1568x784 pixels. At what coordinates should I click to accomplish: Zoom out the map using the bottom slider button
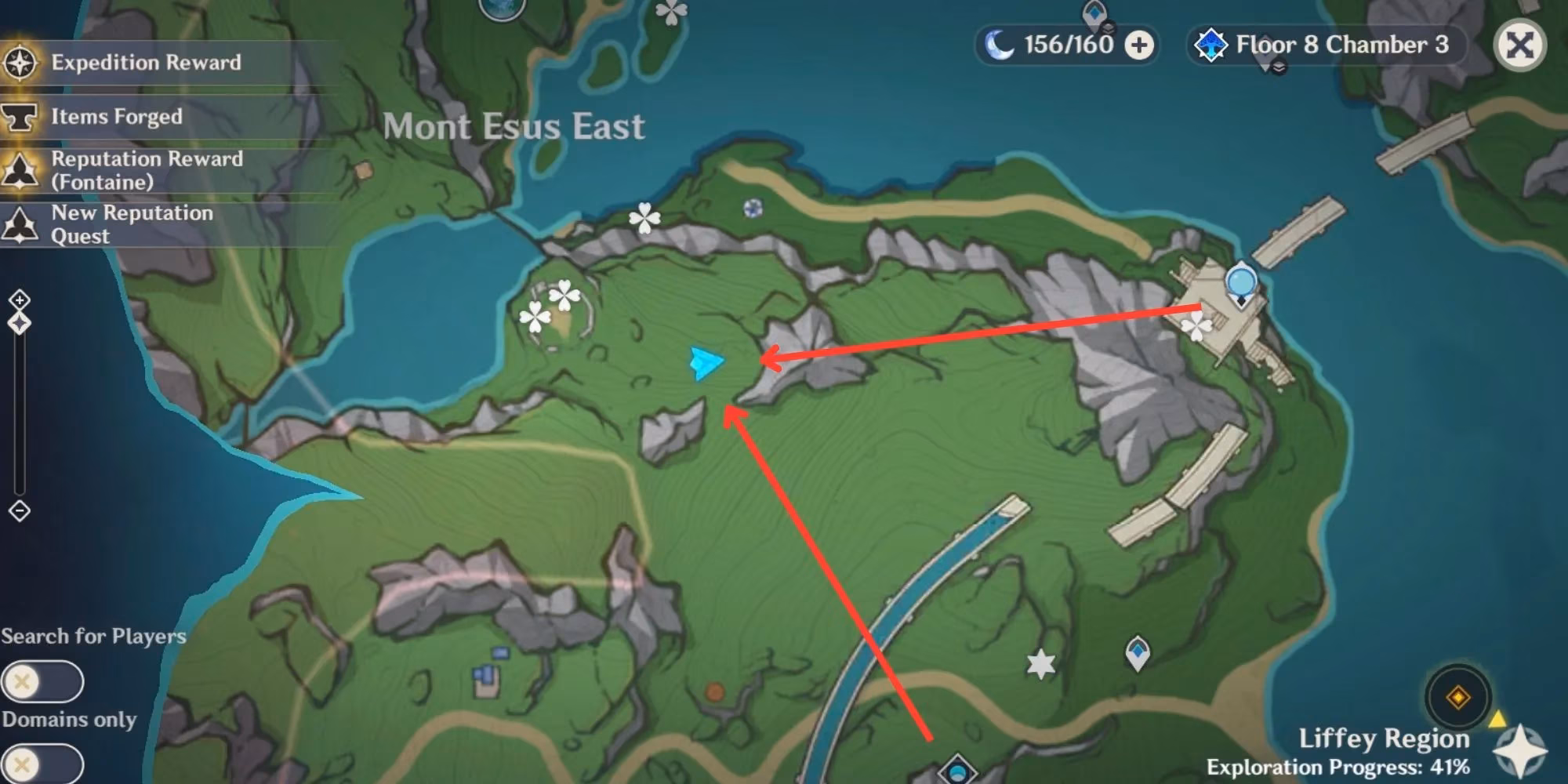[x=20, y=511]
